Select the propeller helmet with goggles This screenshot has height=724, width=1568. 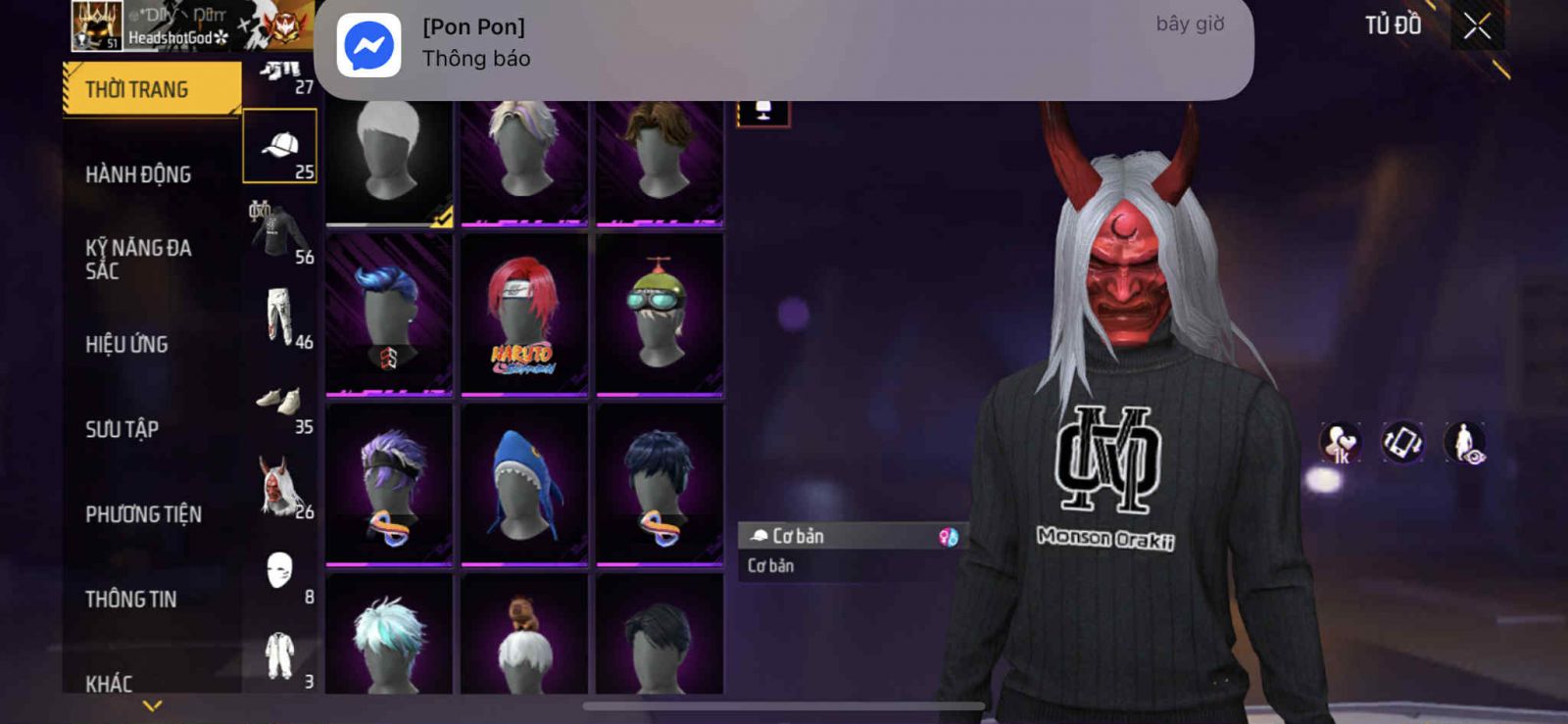point(660,314)
